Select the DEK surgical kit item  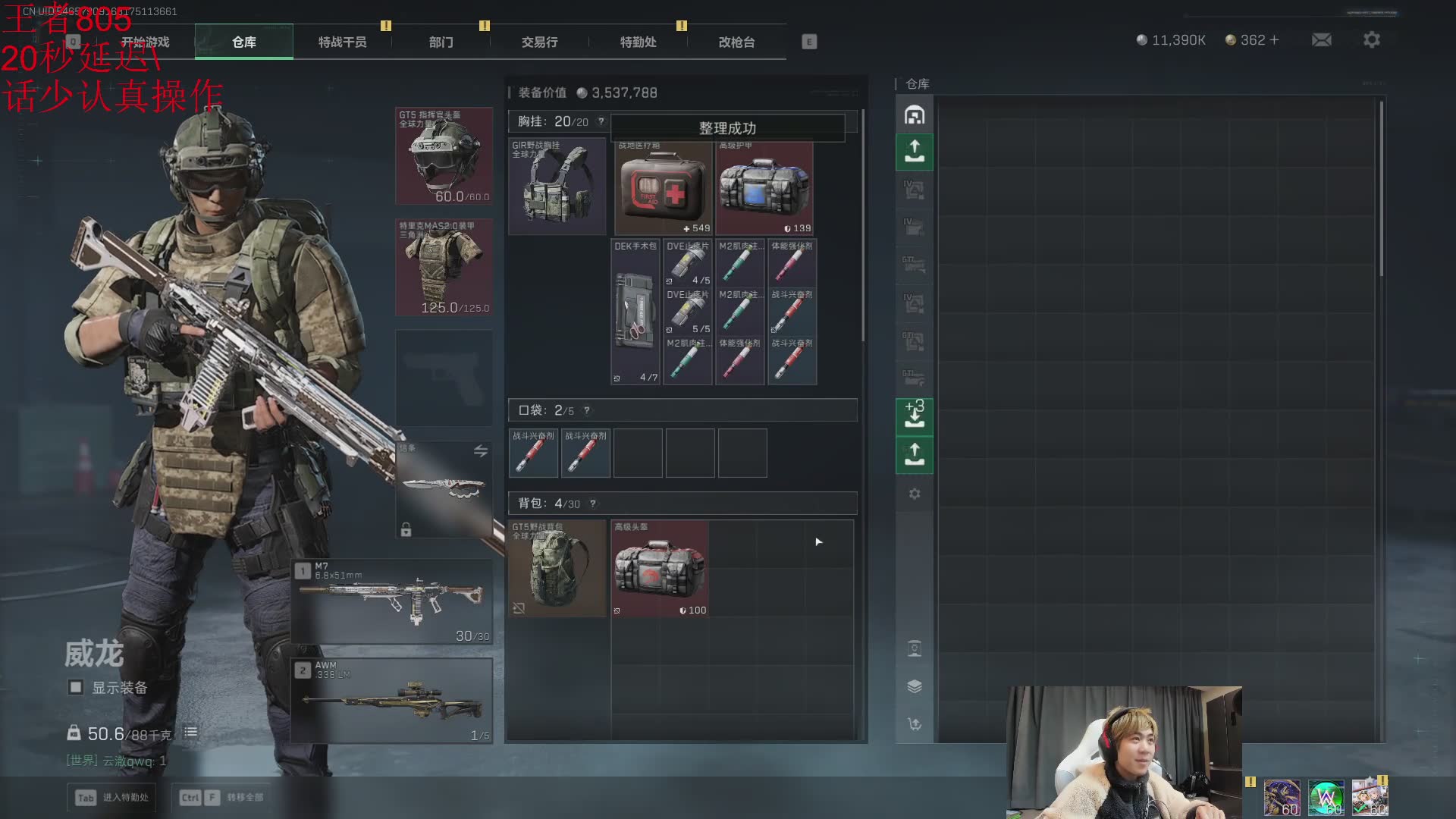tap(635, 312)
